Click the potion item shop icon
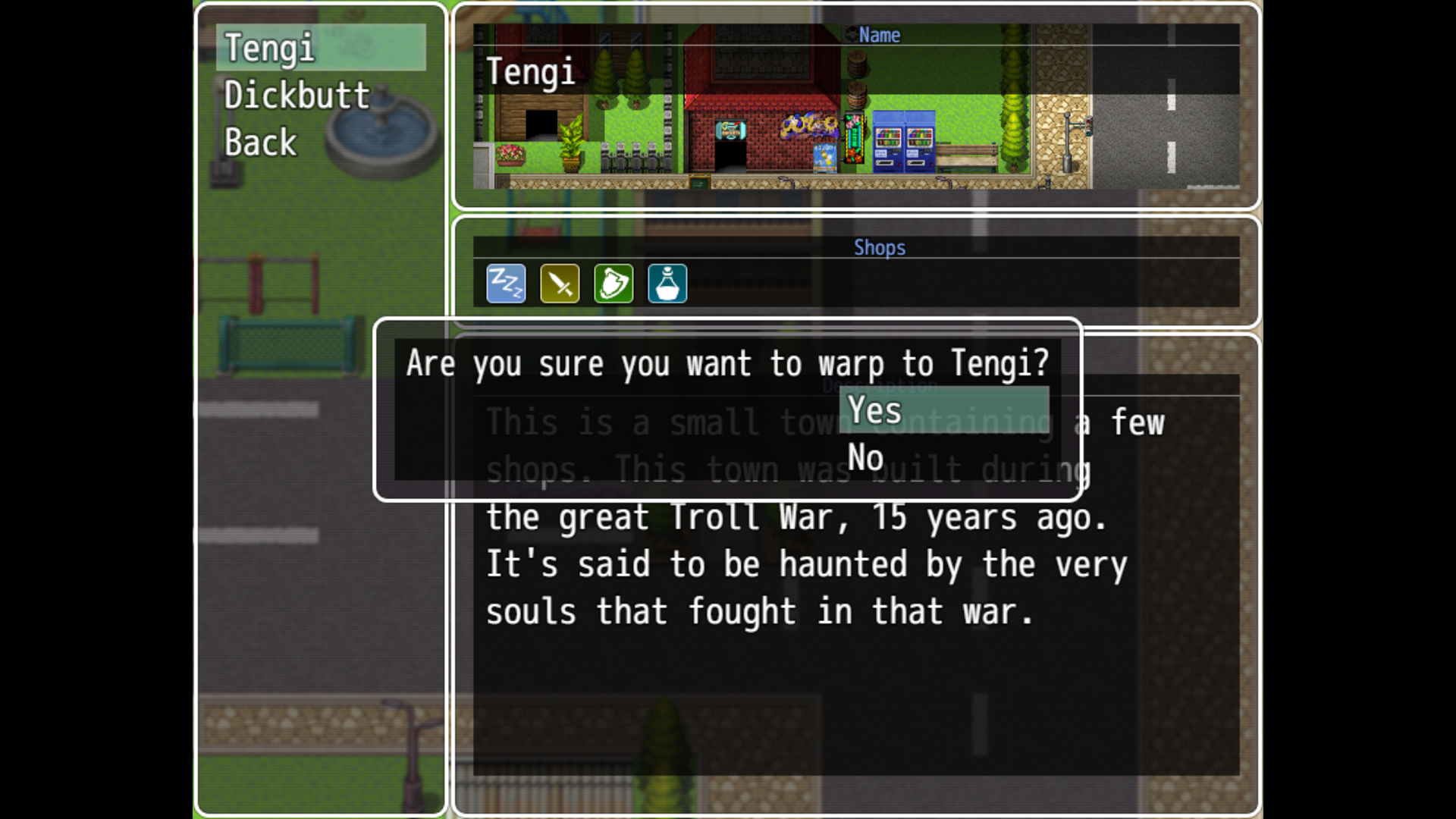This screenshot has height=819, width=1456. [667, 284]
